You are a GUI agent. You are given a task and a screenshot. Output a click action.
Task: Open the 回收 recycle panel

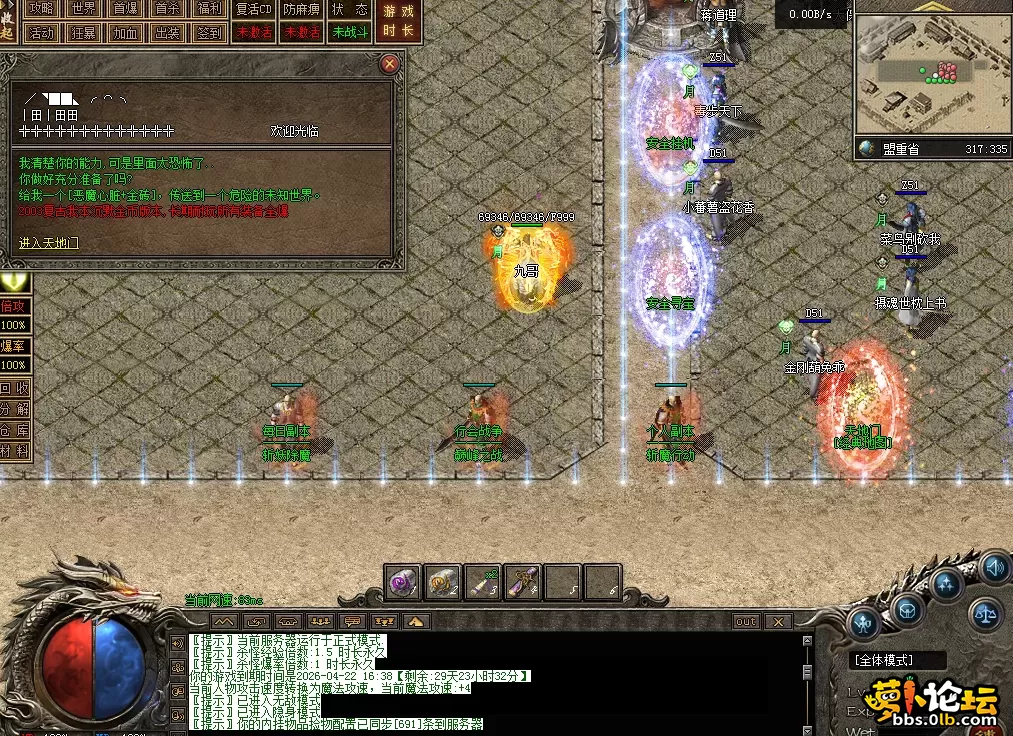point(14,388)
